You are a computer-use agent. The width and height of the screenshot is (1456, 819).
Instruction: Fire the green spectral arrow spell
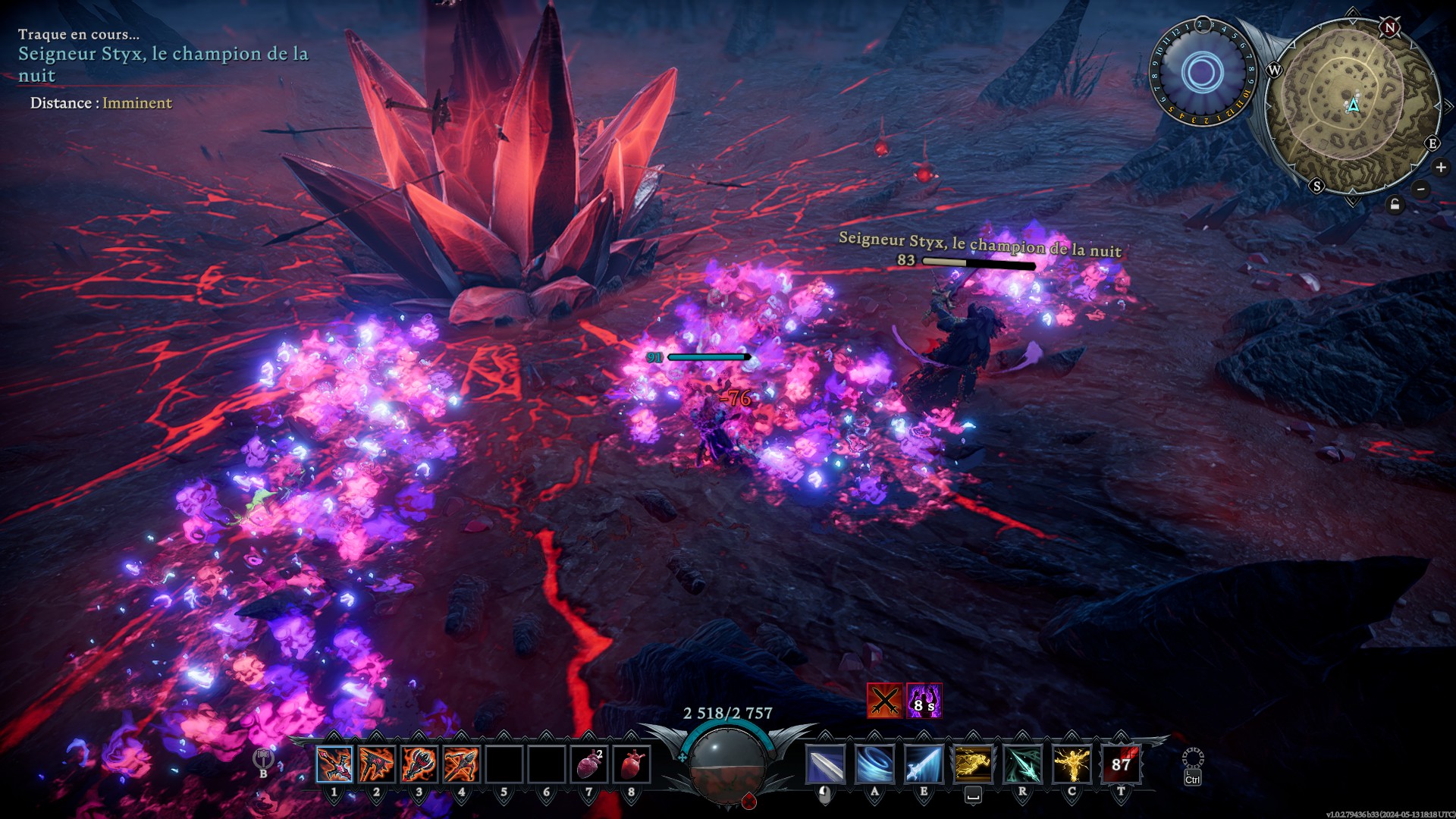1022,764
